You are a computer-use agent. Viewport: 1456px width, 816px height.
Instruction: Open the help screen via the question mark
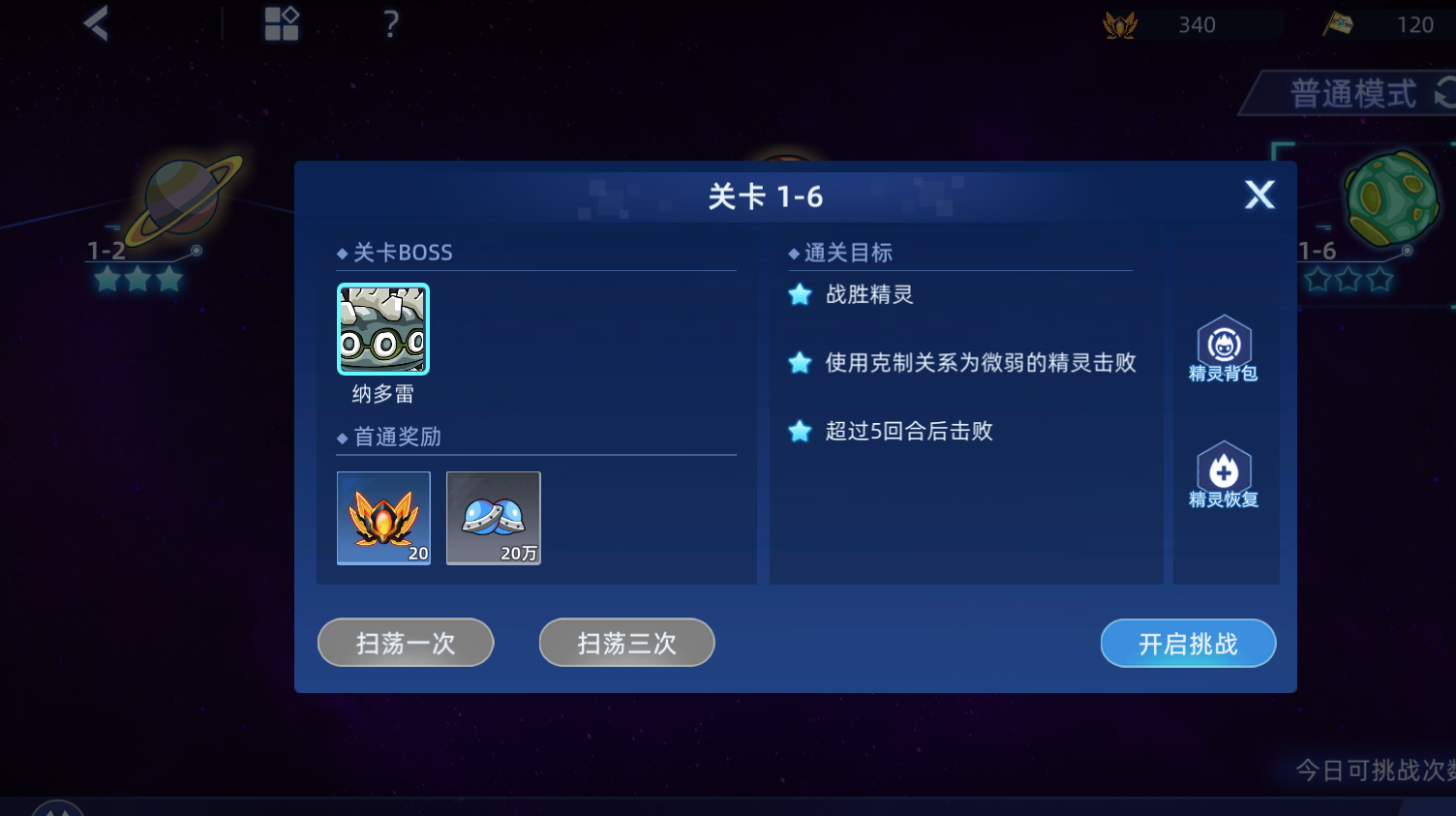coord(389,24)
